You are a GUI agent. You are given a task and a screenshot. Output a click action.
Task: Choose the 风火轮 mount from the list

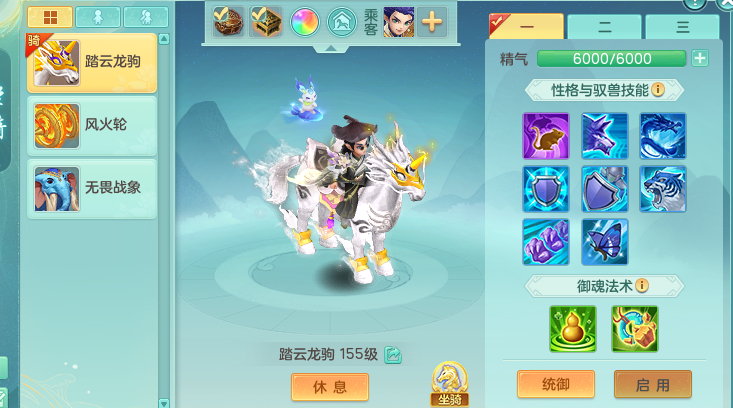(91, 125)
